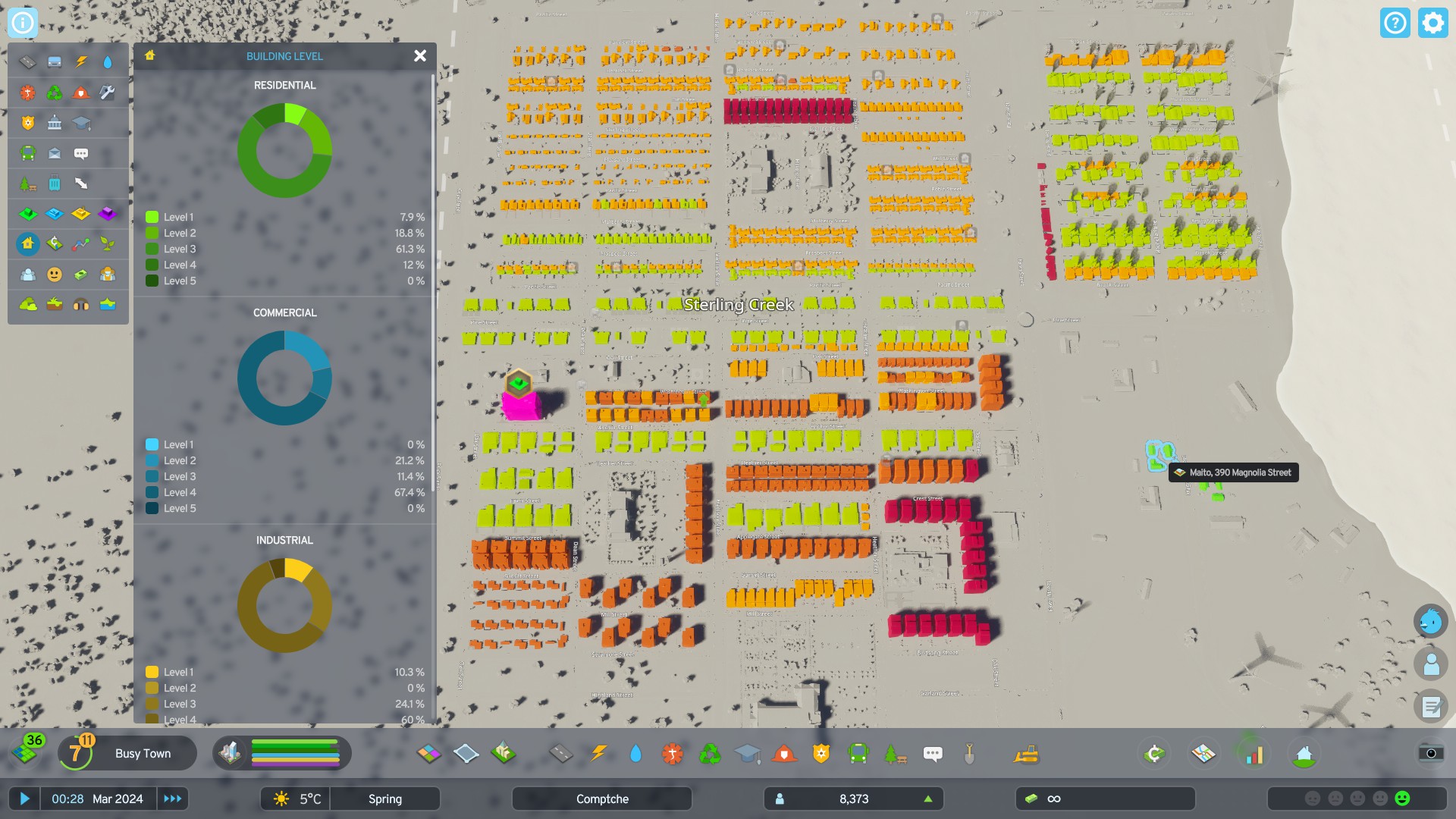Expand the info views via top-left icon
Image resolution: width=1456 pixels, height=819 pixels.
tap(22, 22)
